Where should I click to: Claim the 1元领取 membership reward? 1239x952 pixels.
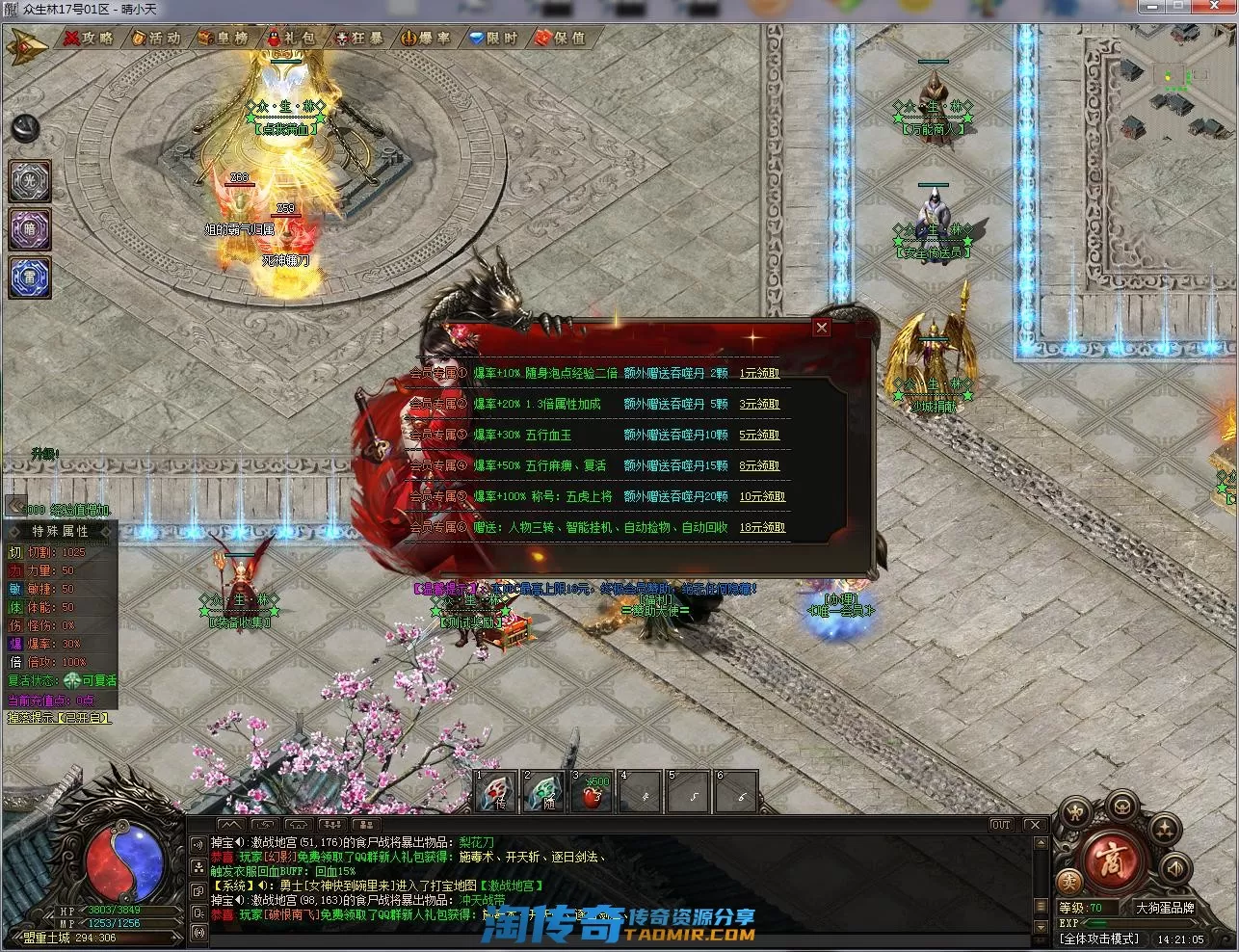point(759,373)
